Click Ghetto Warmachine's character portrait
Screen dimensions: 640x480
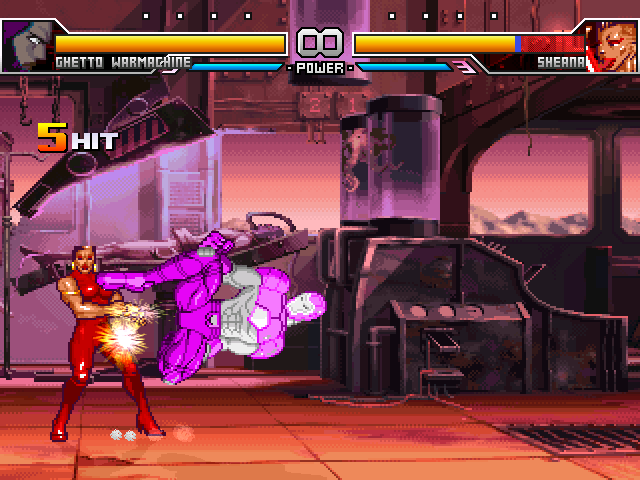(x=26, y=45)
